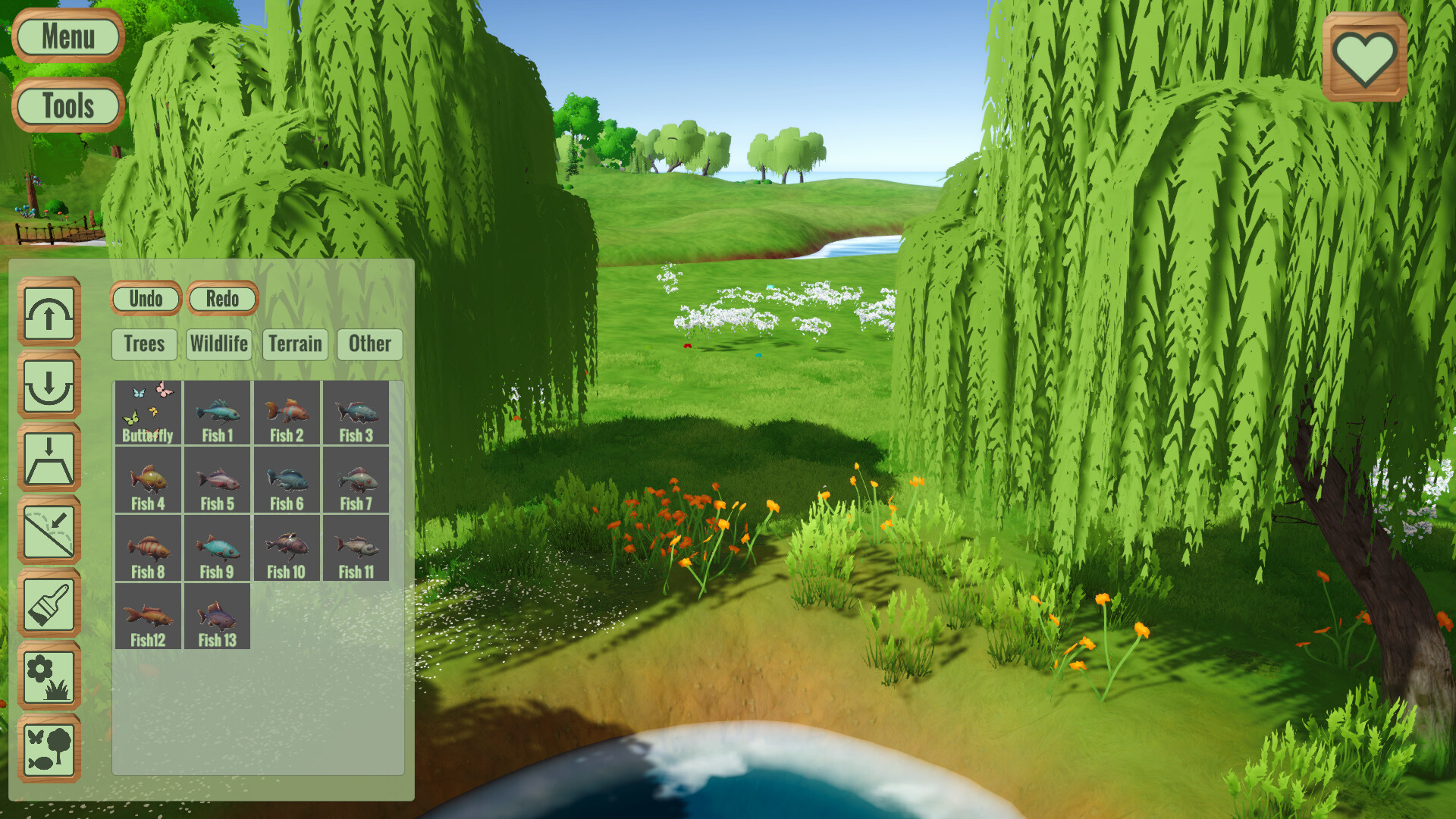Image resolution: width=1456 pixels, height=819 pixels.
Task: Select the Fish 9 thumbnail
Action: click(217, 547)
